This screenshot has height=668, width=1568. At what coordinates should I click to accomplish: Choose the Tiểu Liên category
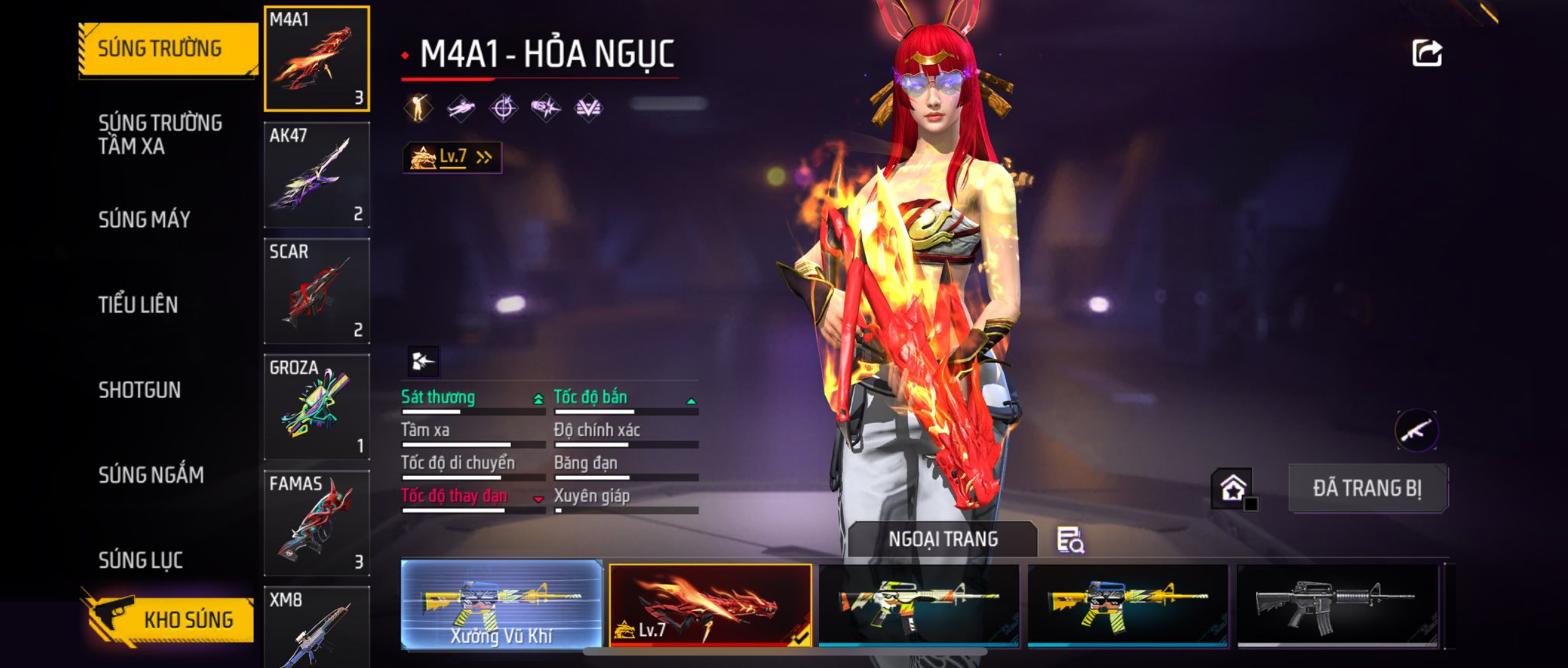click(x=138, y=305)
